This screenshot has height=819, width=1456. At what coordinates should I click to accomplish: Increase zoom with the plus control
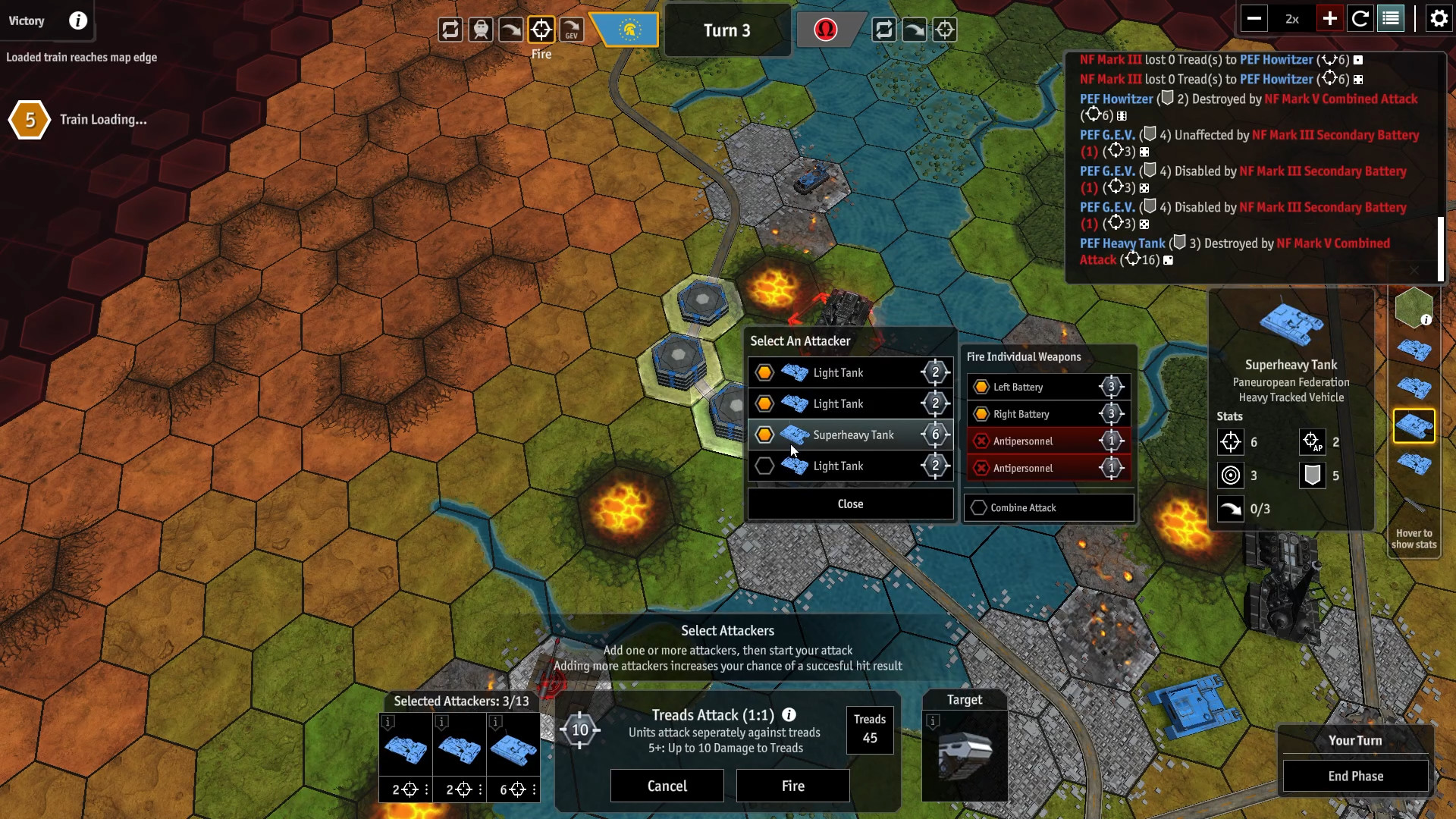1329,18
